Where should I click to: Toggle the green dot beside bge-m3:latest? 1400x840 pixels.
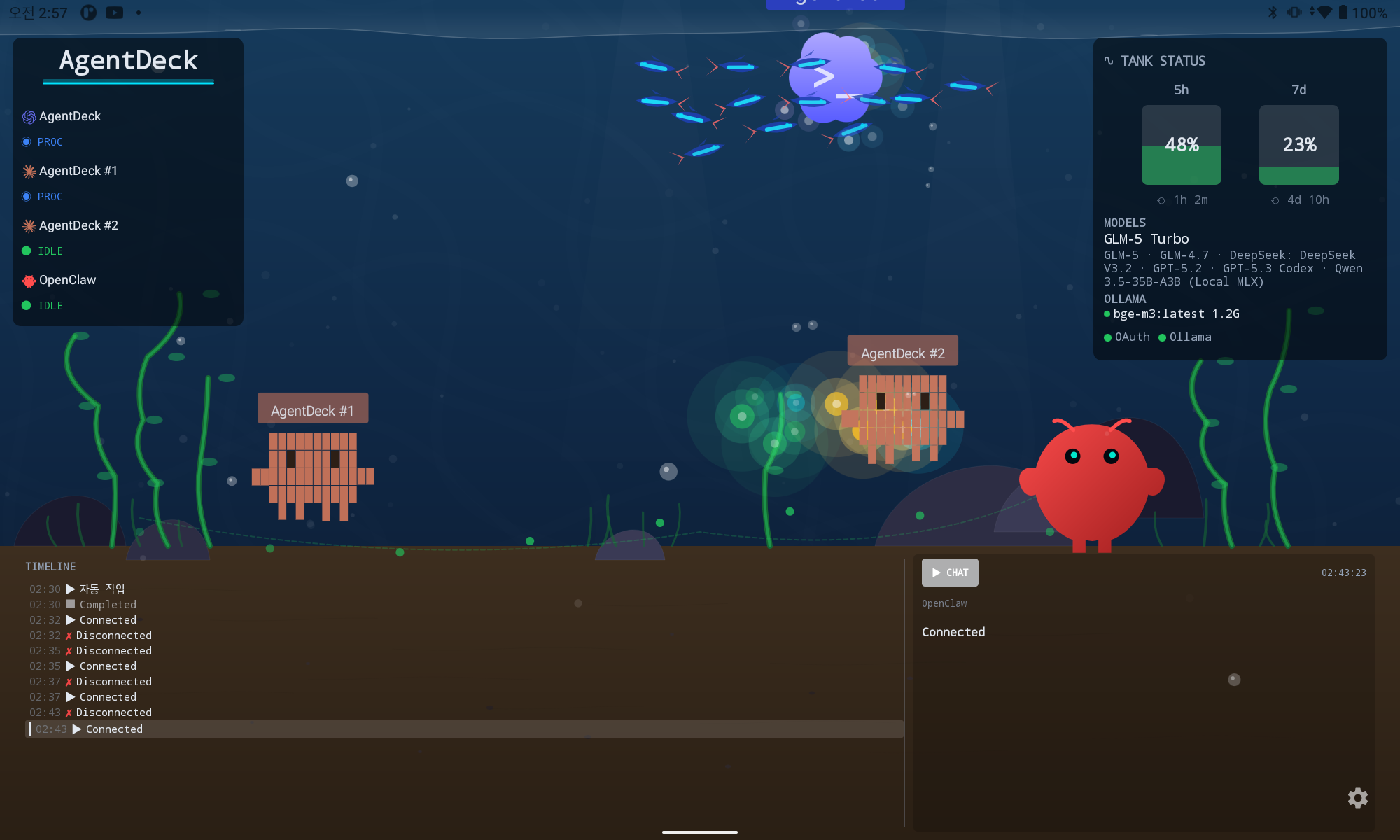tap(1107, 314)
